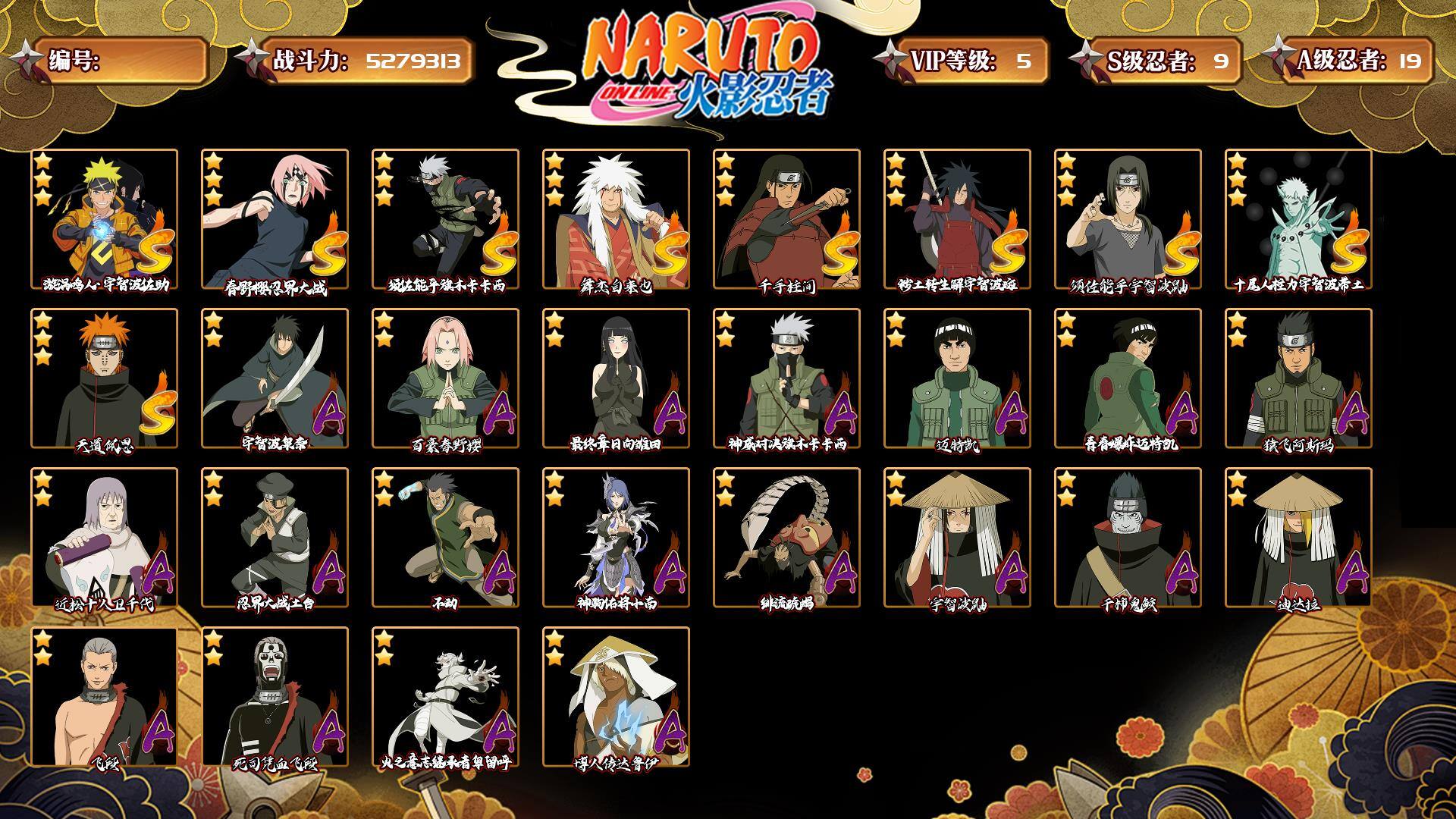Choose the Hashirama Senju card
The width and height of the screenshot is (1456, 819).
(786, 219)
